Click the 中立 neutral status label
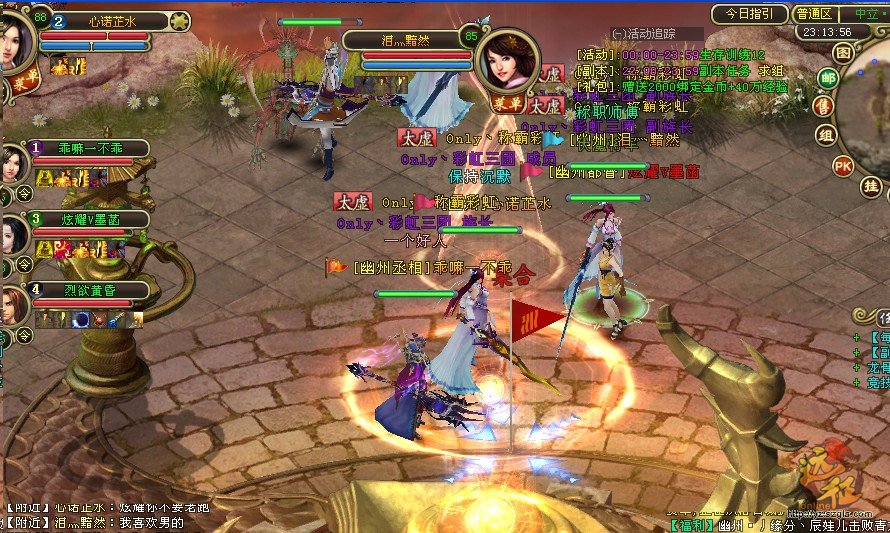Screen dimensions: 890x533 pos(866,14)
